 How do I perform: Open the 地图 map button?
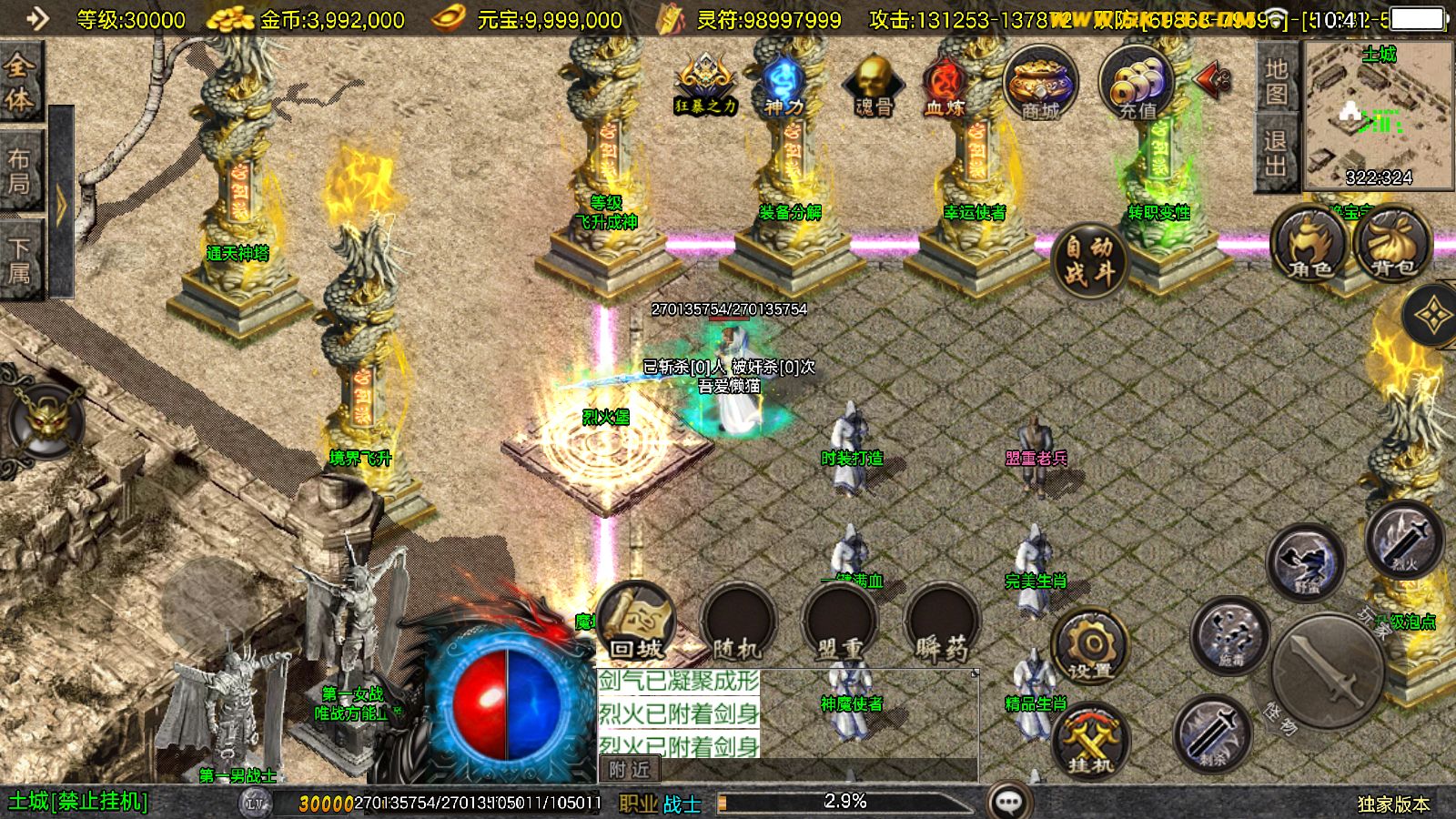click(x=1276, y=81)
